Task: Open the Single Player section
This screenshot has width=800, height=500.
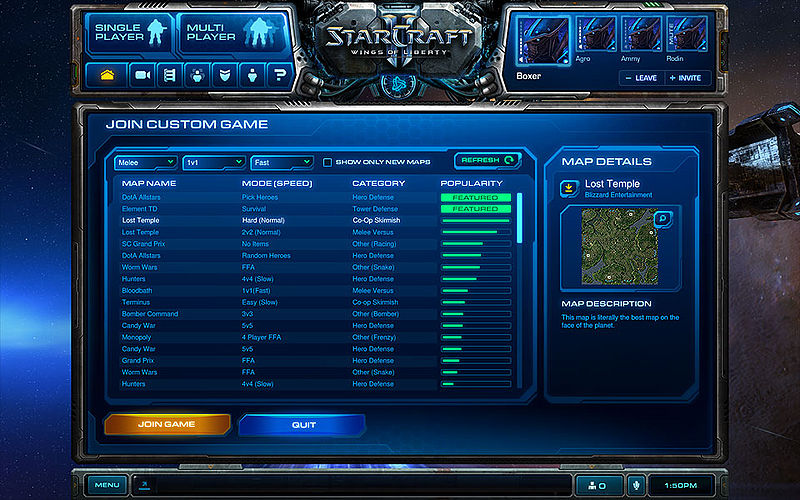Action: tap(129, 32)
